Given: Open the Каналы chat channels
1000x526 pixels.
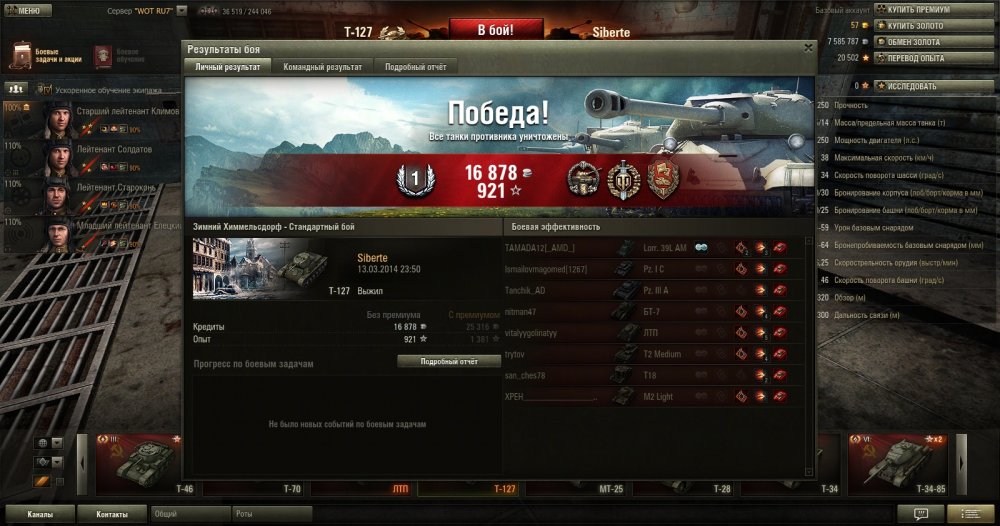Looking at the screenshot, I should [x=40, y=514].
